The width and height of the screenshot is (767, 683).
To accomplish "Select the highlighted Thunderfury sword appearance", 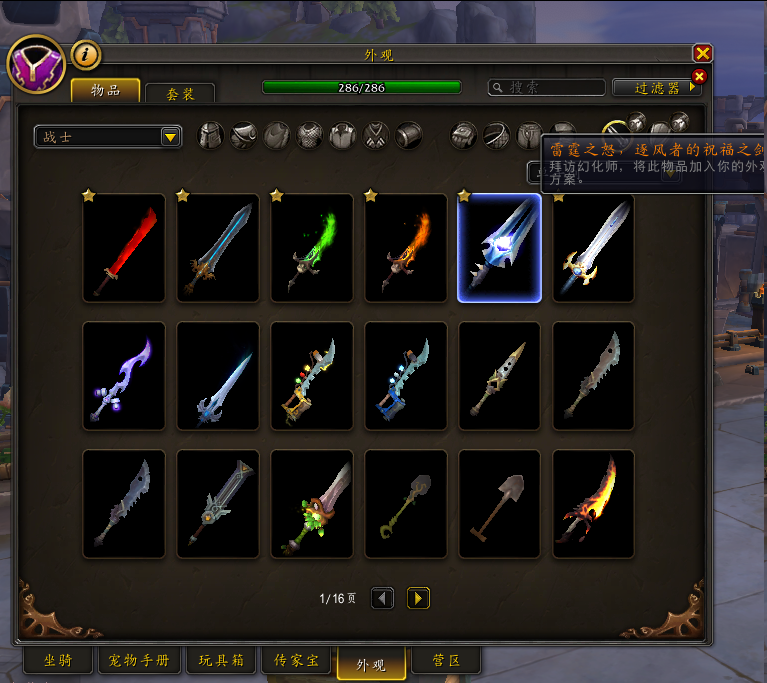I will coord(499,248).
